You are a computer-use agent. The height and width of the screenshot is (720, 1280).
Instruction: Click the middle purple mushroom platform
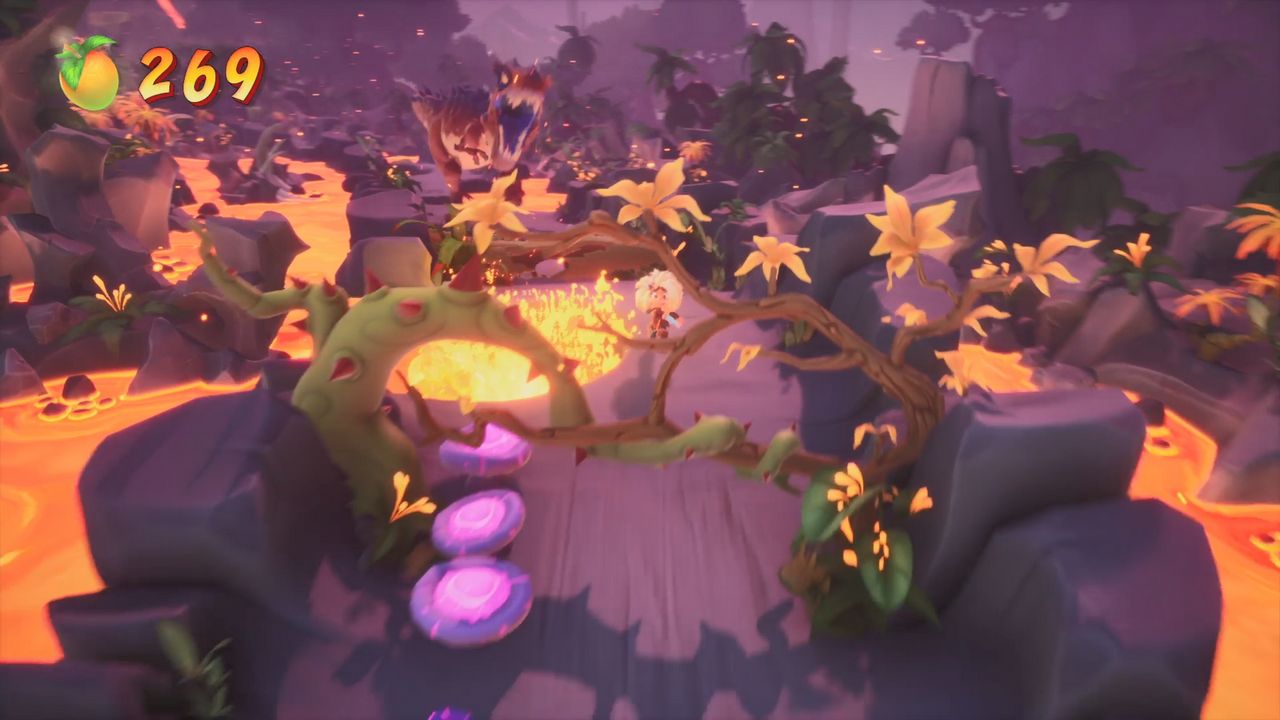(478, 523)
